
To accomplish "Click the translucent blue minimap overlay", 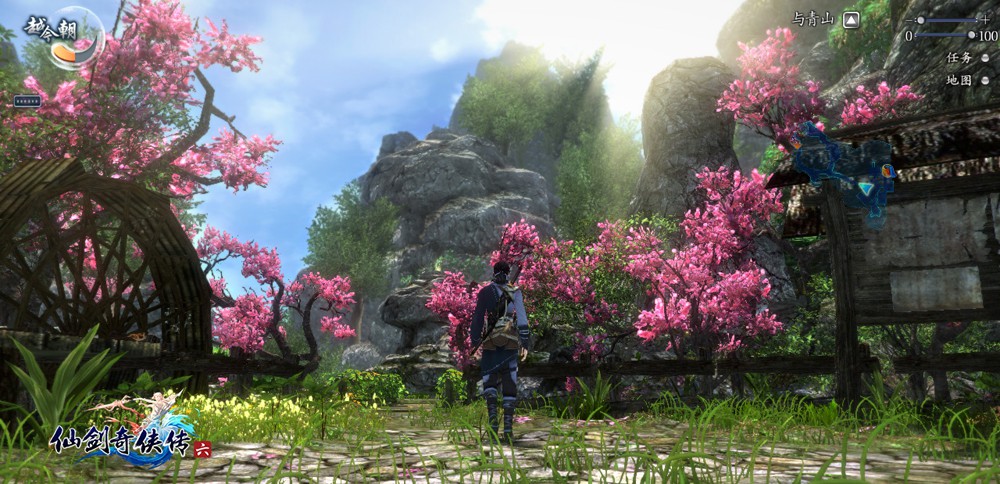I will pos(846,168).
